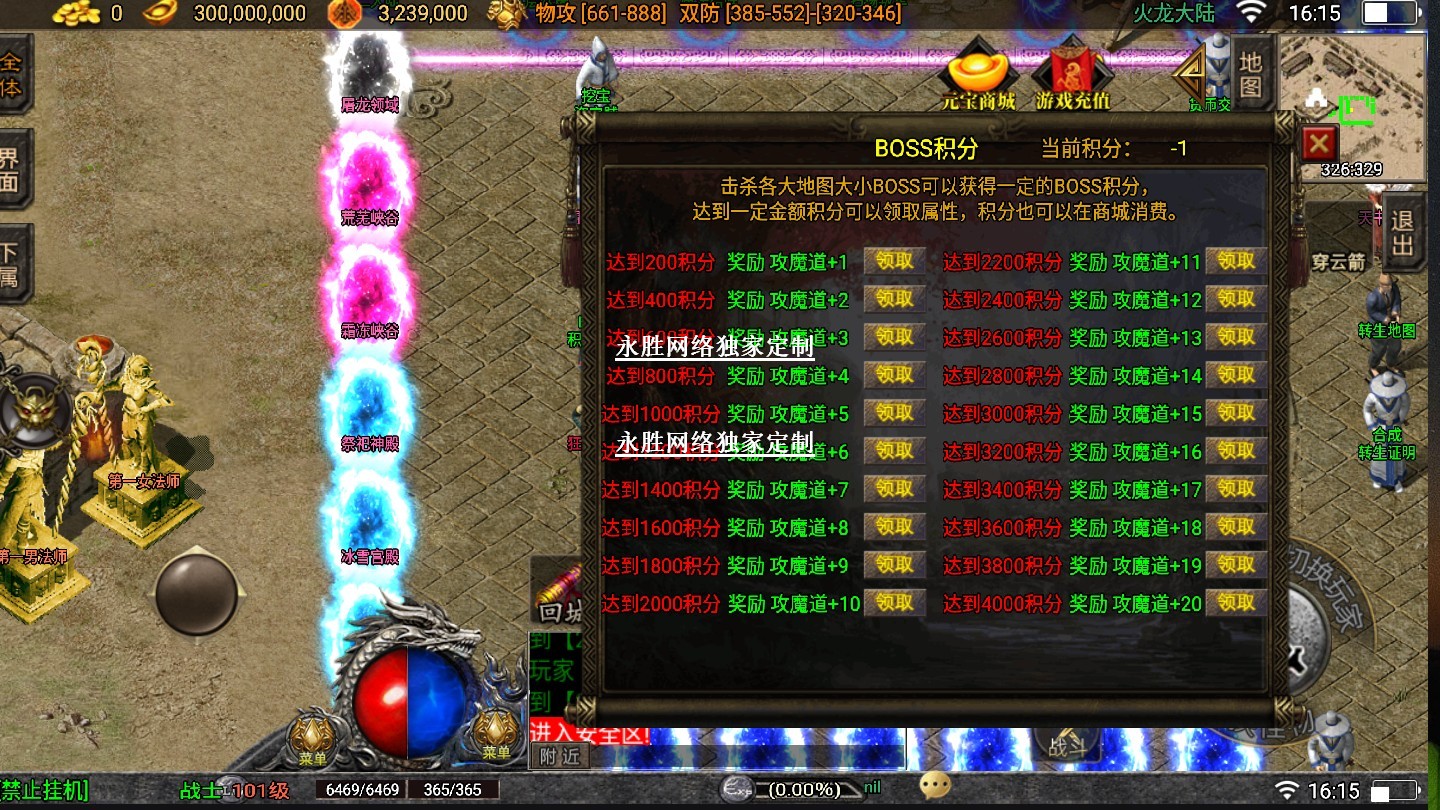1440x810 pixels.
Task: Tap the 退出 exit button
Action: tap(1402, 233)
